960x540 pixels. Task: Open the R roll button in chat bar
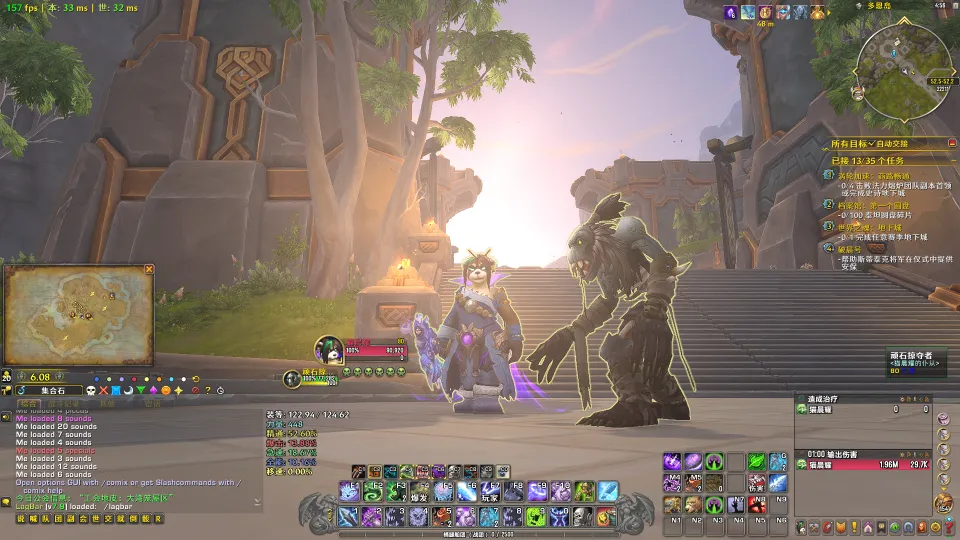[157, 518]
